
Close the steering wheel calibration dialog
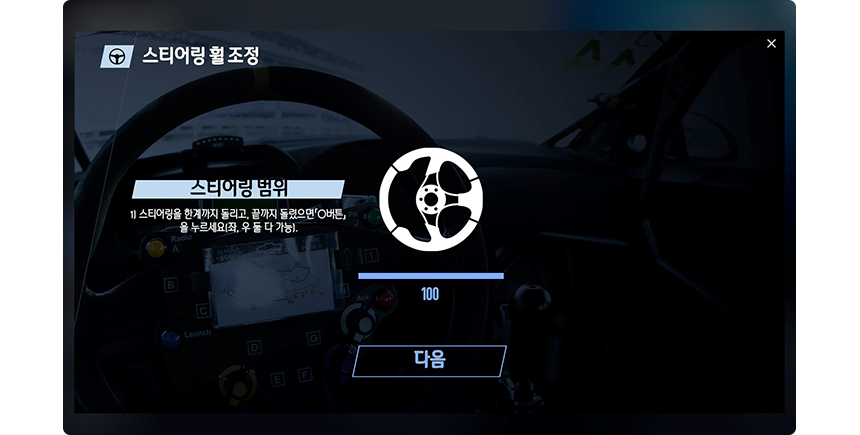click(771, 44)
